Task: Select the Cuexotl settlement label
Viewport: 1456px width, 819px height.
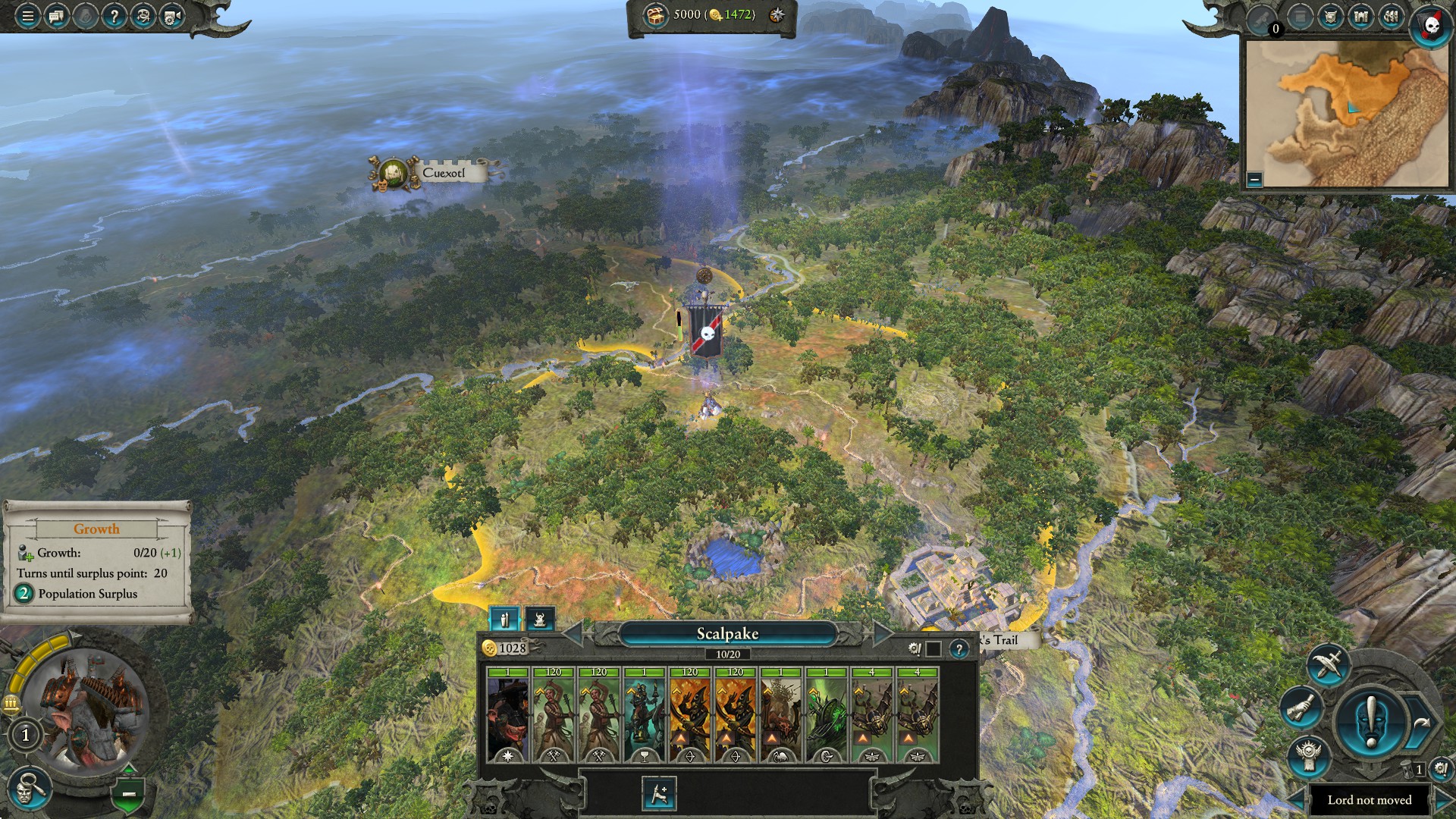Action: 443,173
